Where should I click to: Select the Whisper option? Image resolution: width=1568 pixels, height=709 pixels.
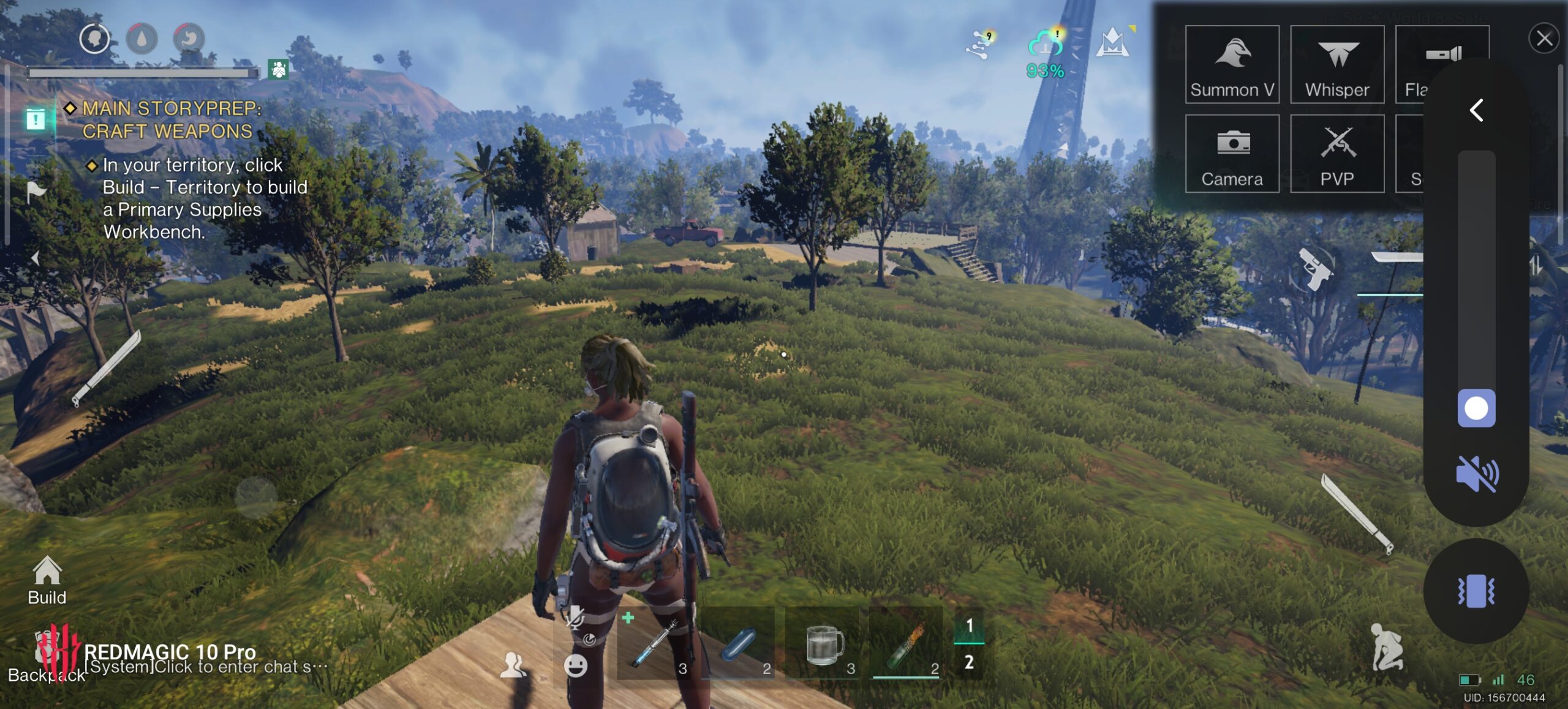[x=1337, y=64]
